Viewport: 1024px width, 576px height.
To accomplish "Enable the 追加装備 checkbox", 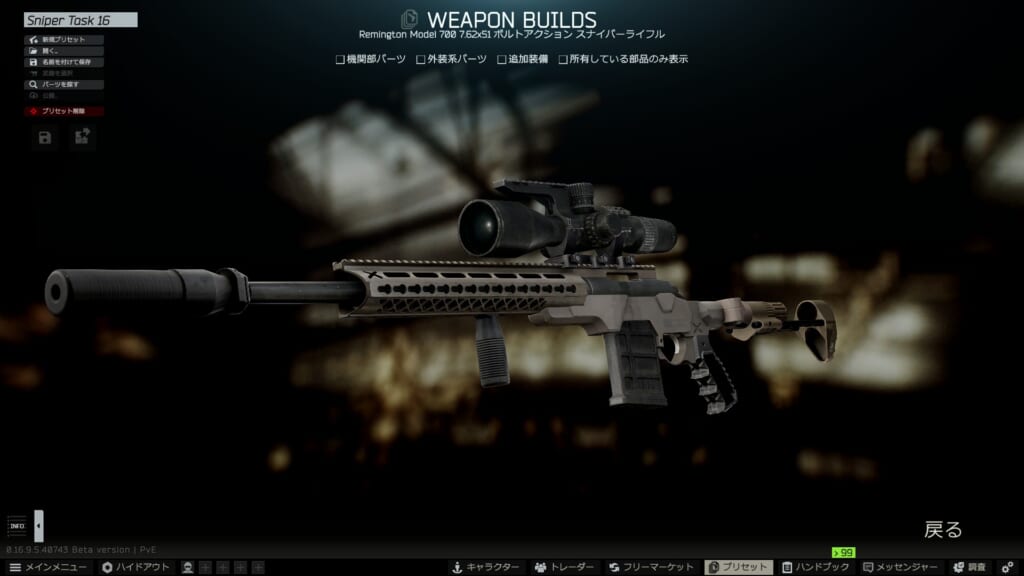I will click(x=502, y=59).
